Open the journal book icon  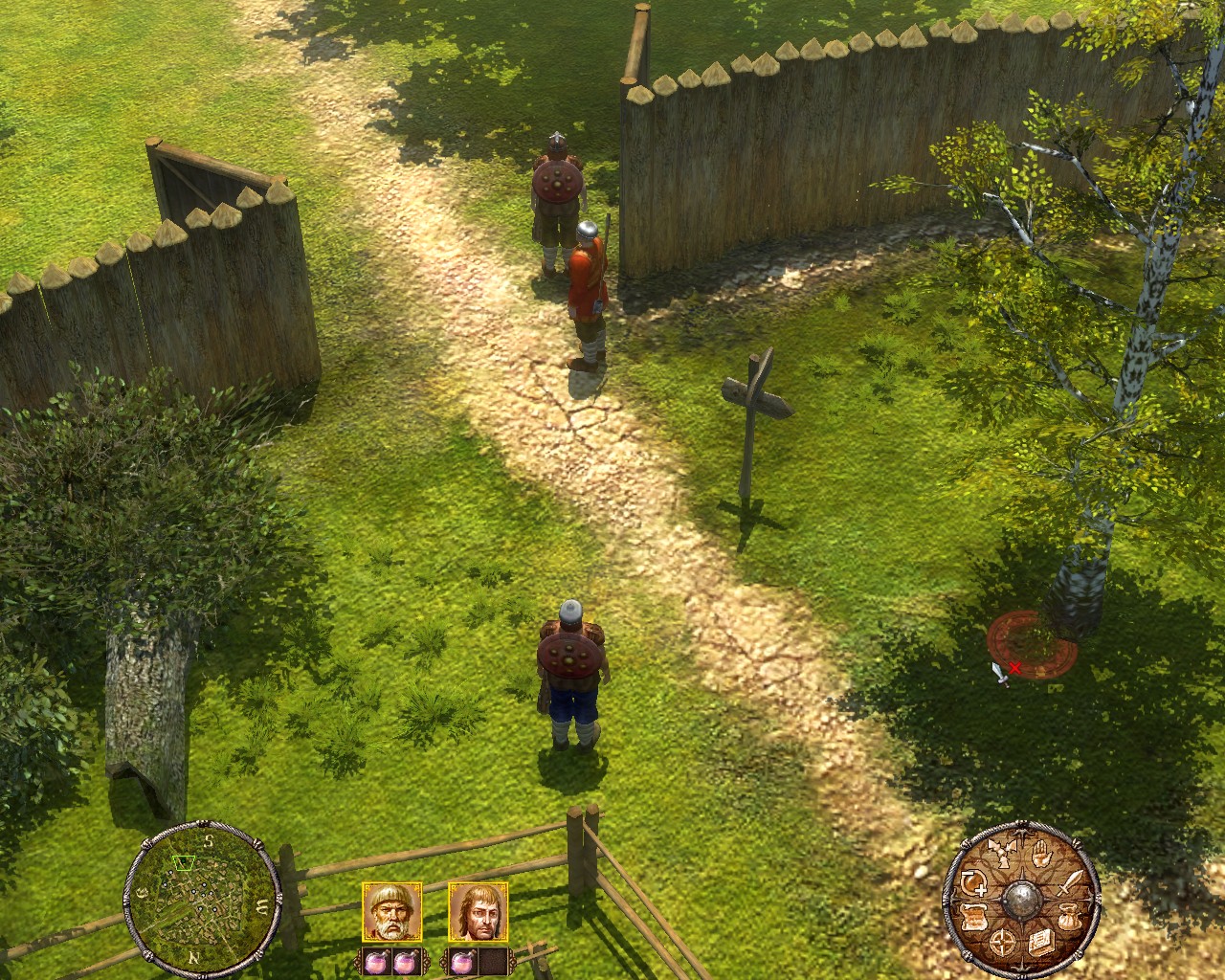click(x=1041, y=942)
